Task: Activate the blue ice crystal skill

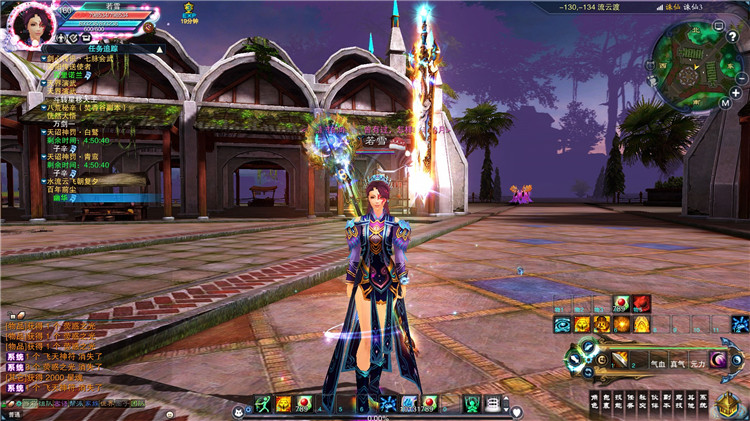Action: [740, 324]
